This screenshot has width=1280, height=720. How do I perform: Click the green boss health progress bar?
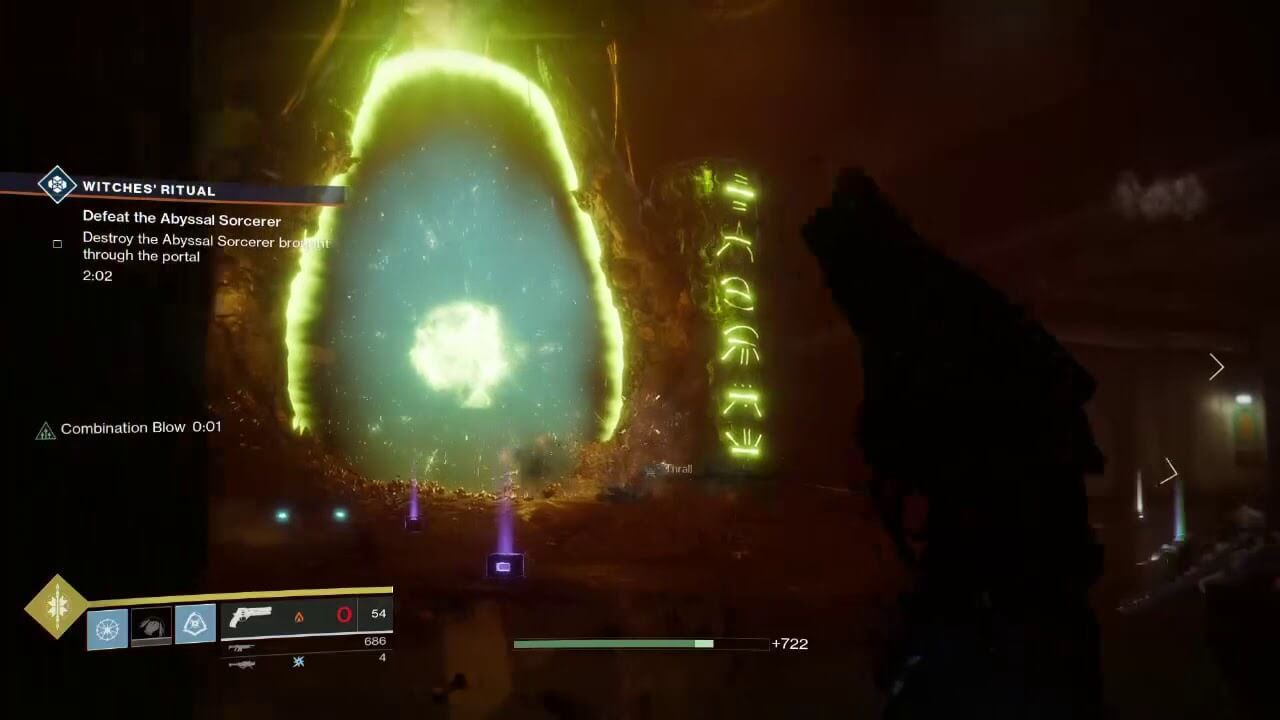[x=610, y=643]
